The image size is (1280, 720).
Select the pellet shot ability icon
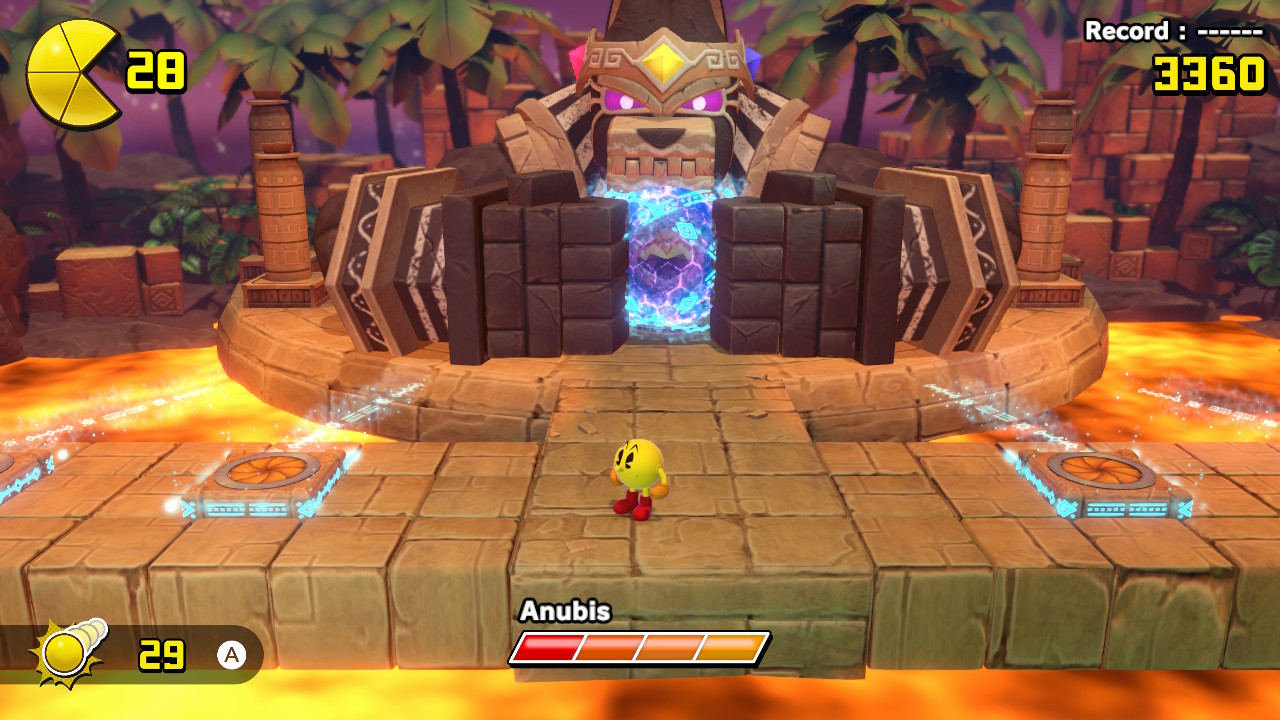(70, 652)
